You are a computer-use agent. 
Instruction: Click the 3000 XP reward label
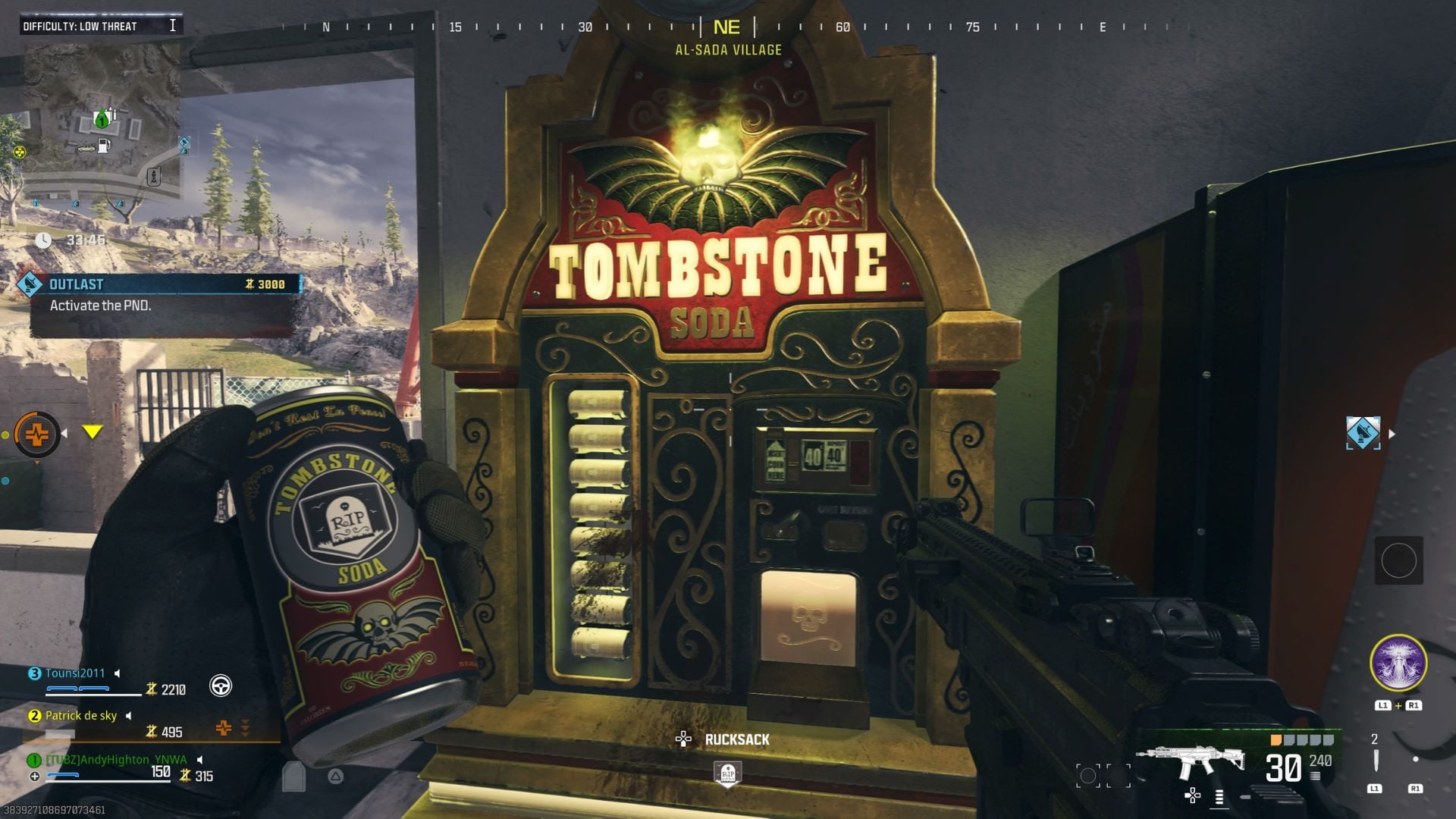[271, 284]
